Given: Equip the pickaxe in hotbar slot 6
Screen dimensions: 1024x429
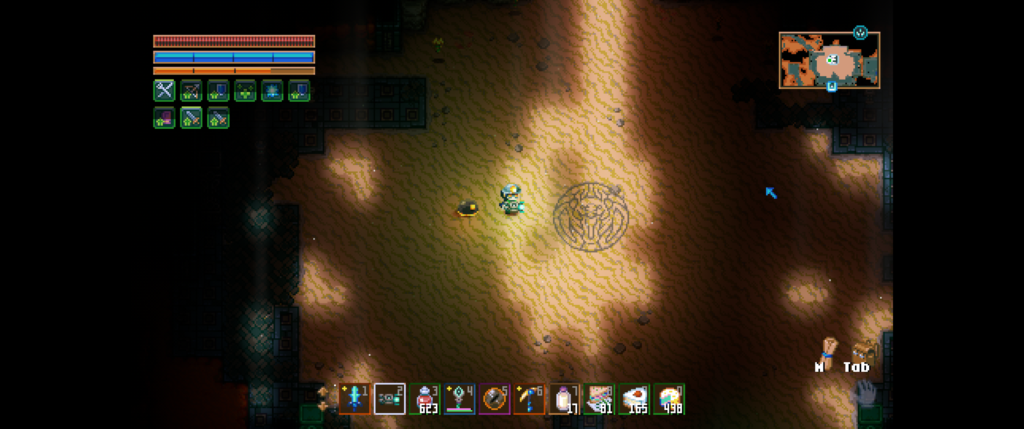Looking at the screenshot, I should (x=529, y=399).
